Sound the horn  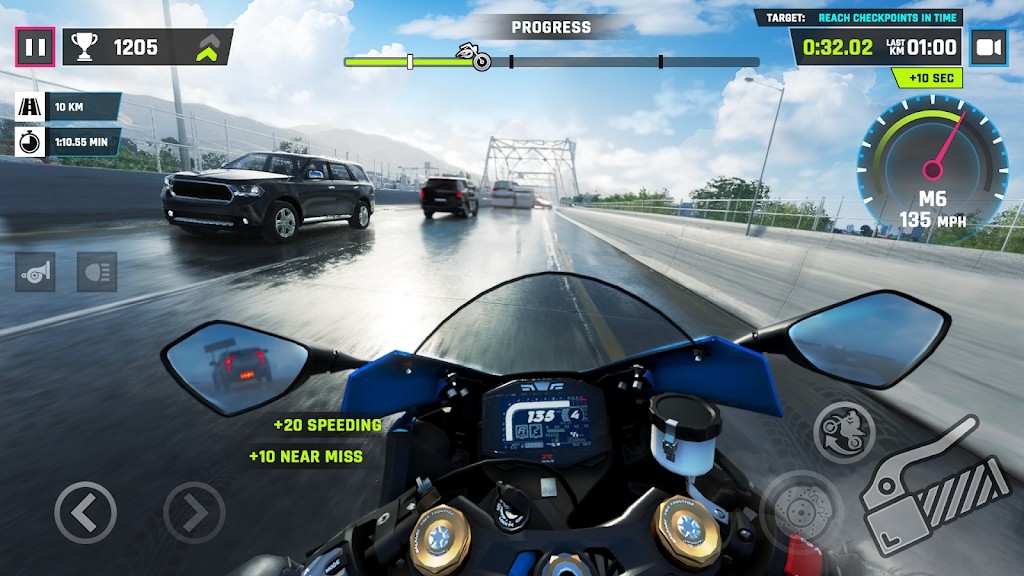pos(35,272)
